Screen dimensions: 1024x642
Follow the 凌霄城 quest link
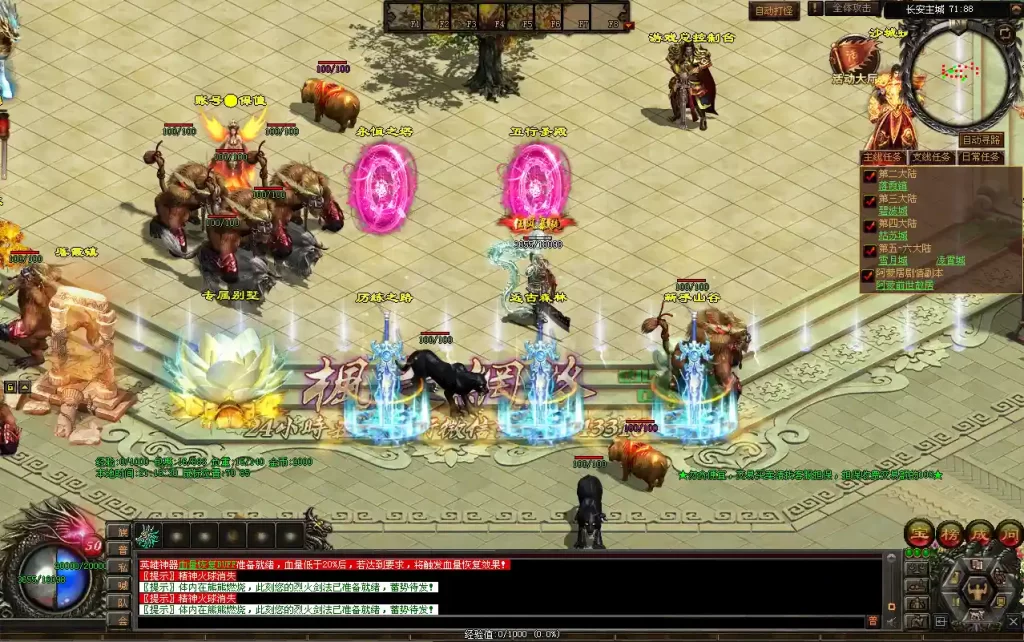(x=951, y=260)
